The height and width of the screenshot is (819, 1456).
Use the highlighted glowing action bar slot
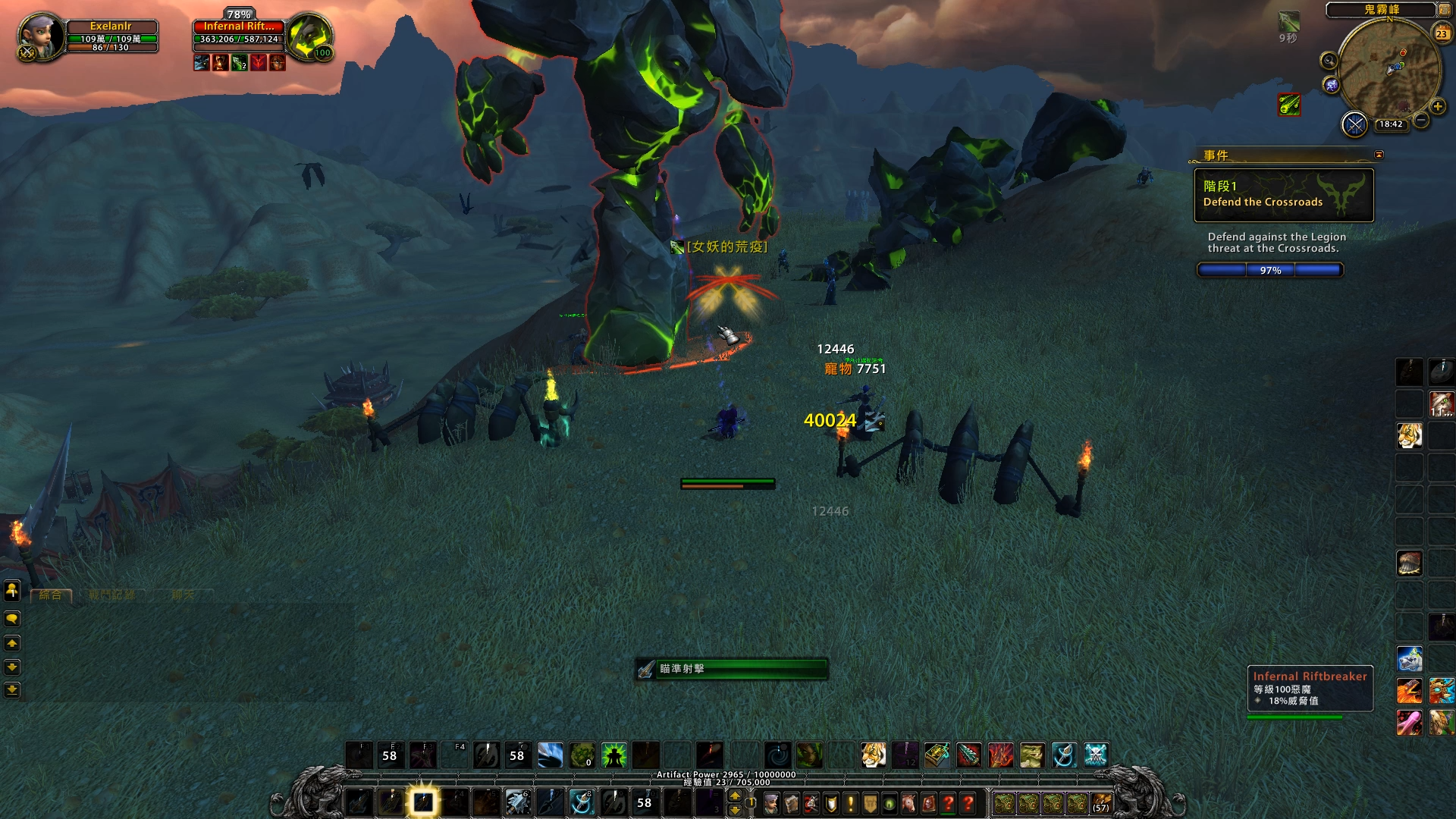423,802
